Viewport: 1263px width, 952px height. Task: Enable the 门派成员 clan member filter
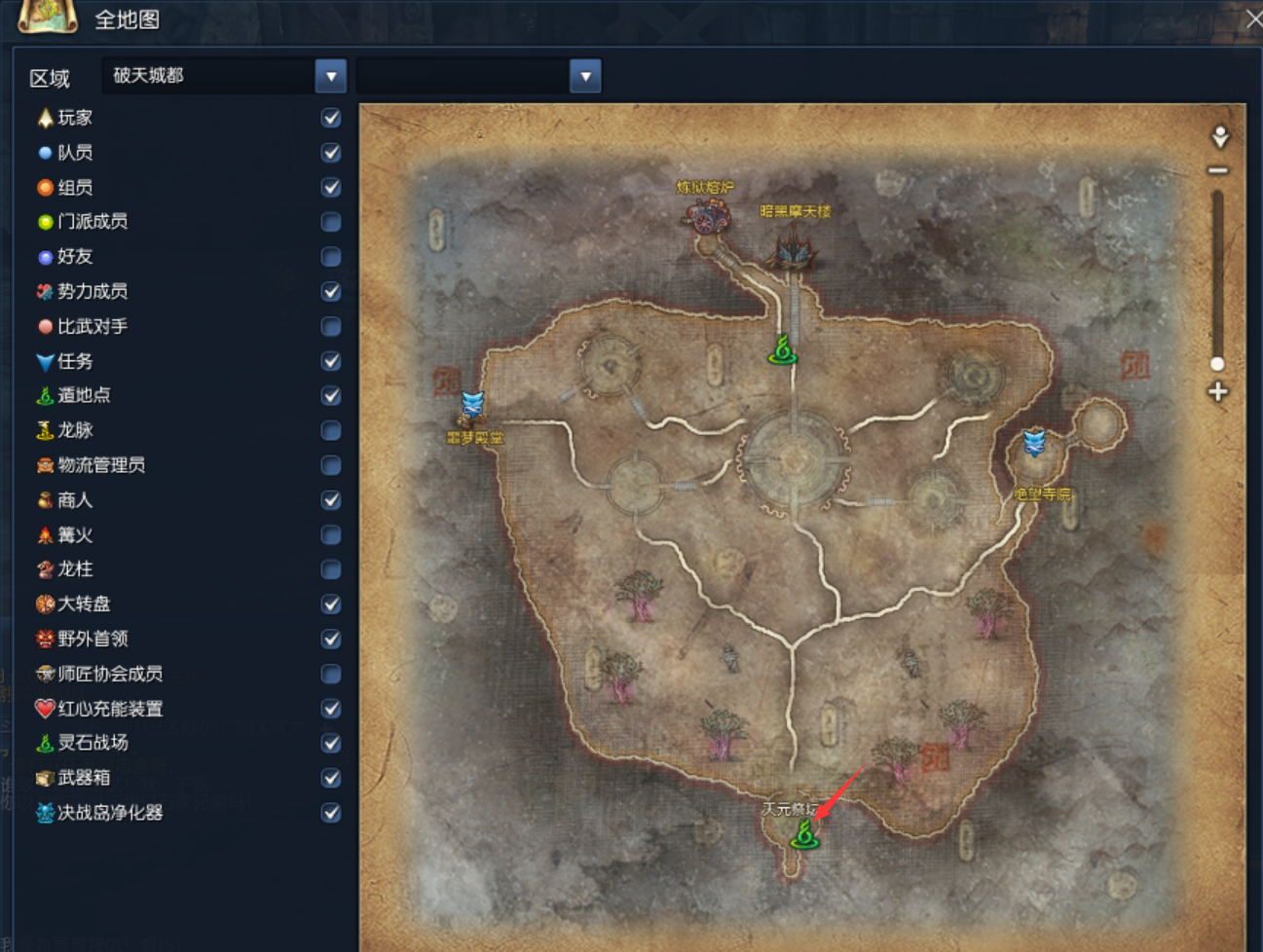coord(331,222)
